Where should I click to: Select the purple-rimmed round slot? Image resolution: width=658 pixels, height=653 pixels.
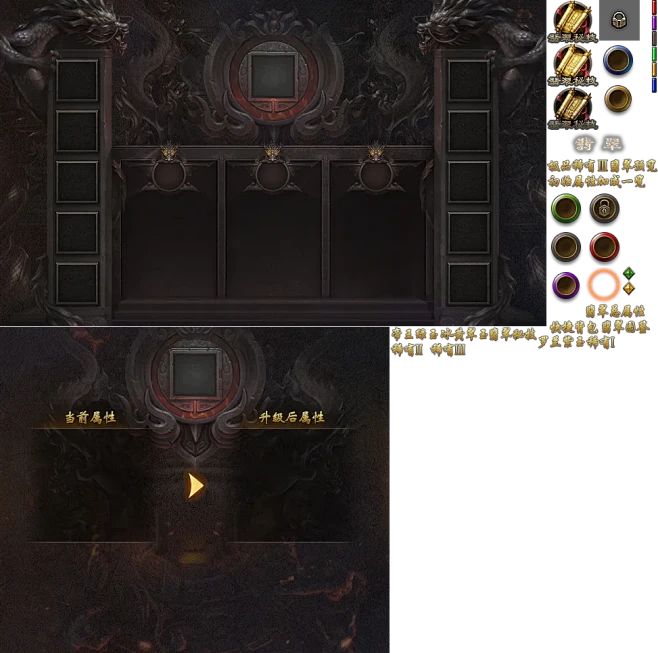[x=566, y=285]
